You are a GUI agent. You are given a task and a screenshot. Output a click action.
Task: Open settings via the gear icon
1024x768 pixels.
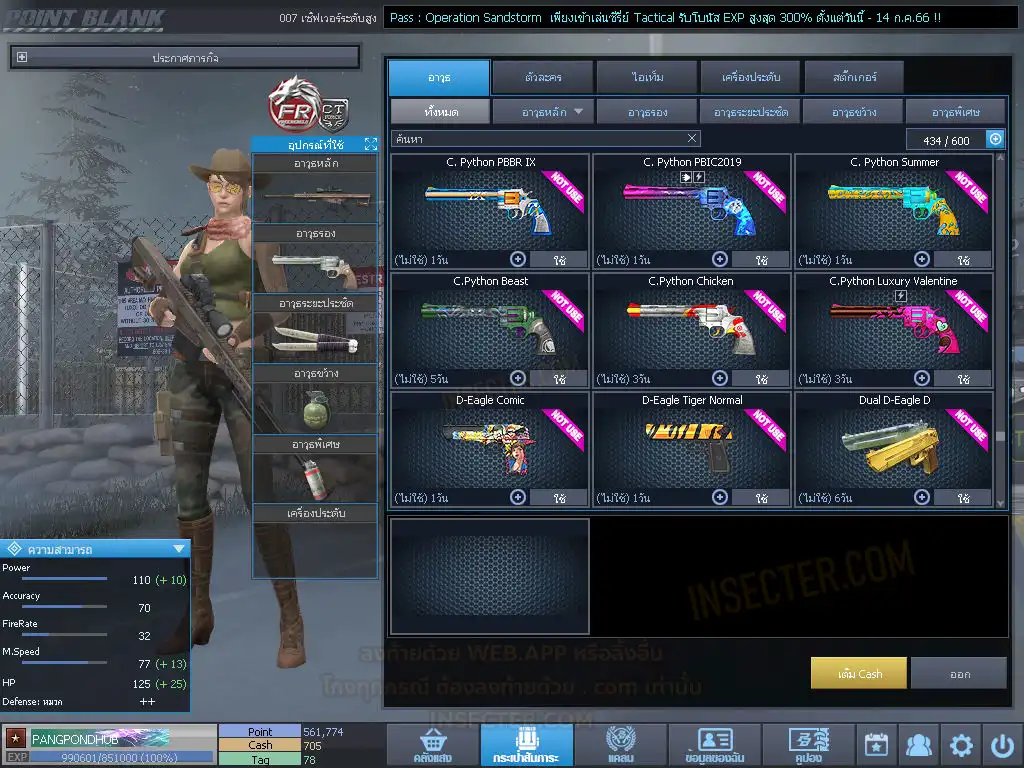tap(961, 745)
